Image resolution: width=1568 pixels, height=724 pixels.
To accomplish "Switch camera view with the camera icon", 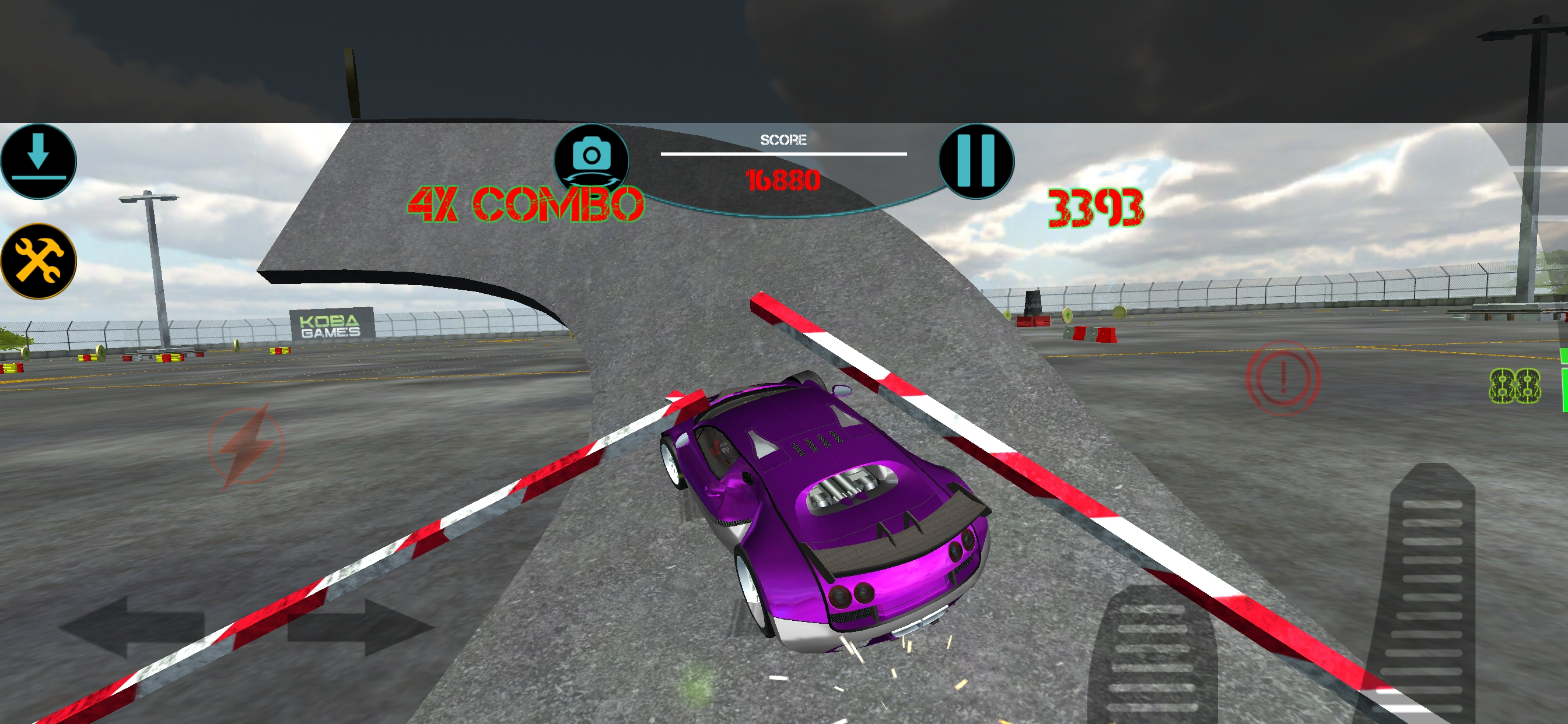I will coord(591,159).
